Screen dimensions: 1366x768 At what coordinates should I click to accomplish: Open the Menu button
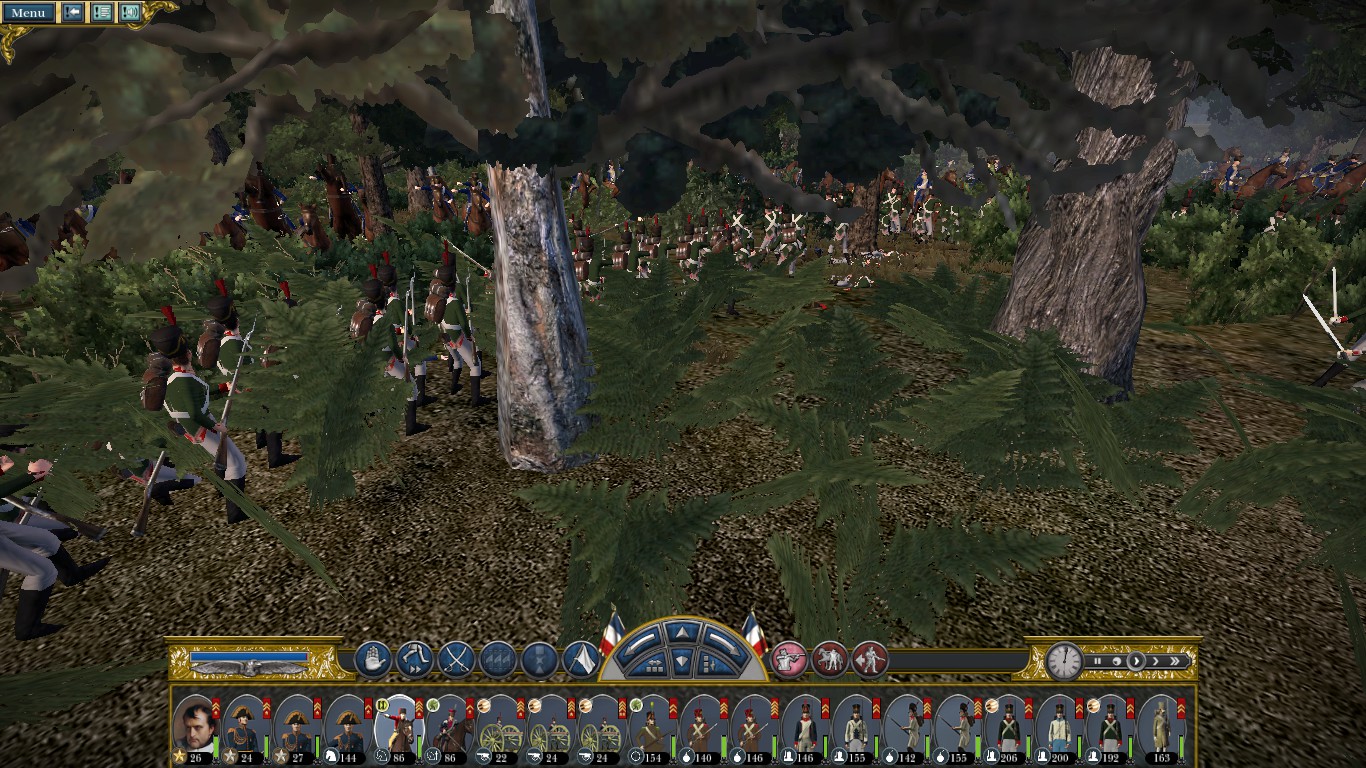28,13
